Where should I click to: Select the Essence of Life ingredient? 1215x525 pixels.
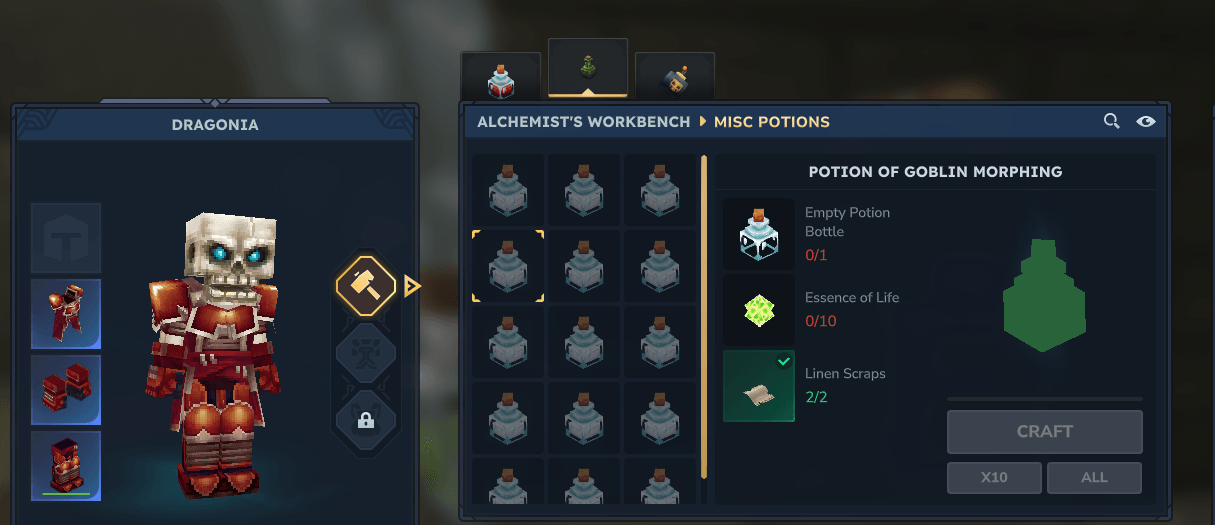[x=759, y=310]
